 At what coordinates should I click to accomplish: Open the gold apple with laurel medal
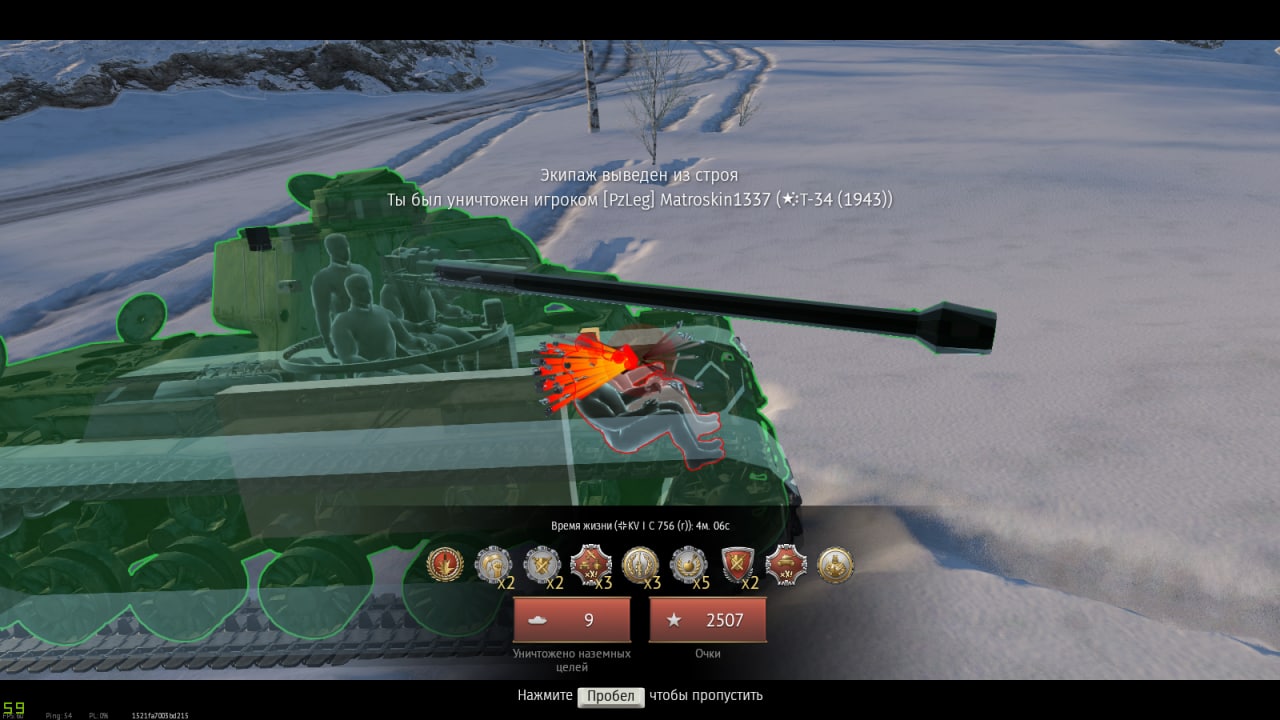click(688, 565)
